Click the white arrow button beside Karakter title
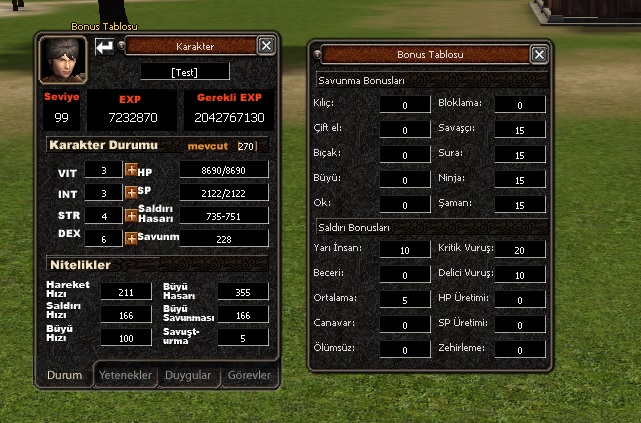Image resolution: width=641 pixels, height=423 pixels. pos(104,46)
